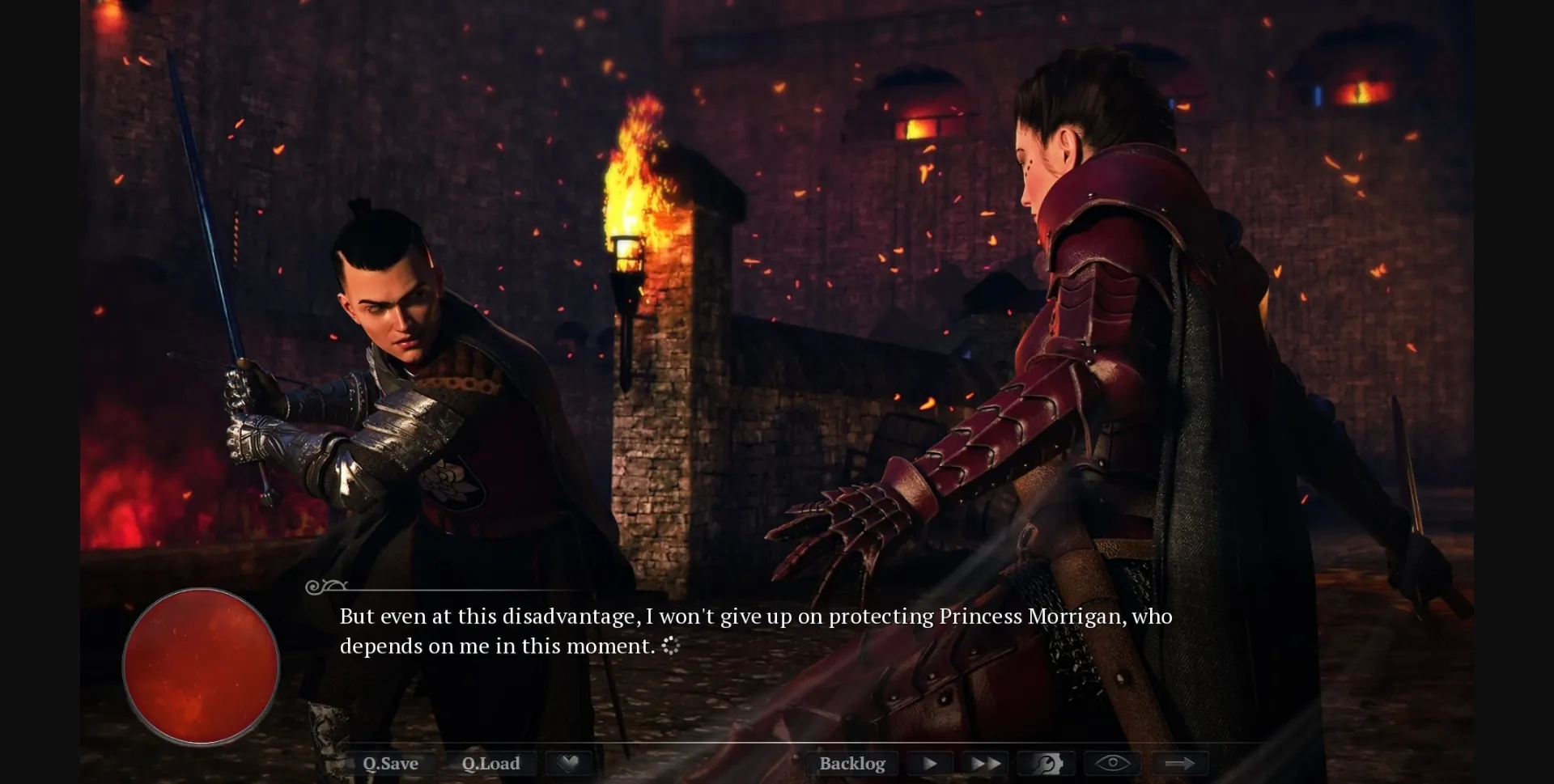Click the heart icon button
The height and width of the screenshot is (784, 1554).
pyautogui.click(x=569, y=763)
